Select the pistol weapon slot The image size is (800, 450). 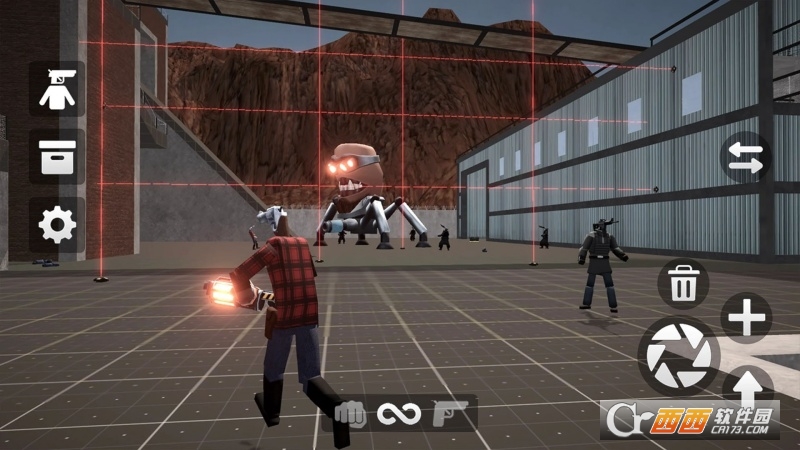coord(446,412)
